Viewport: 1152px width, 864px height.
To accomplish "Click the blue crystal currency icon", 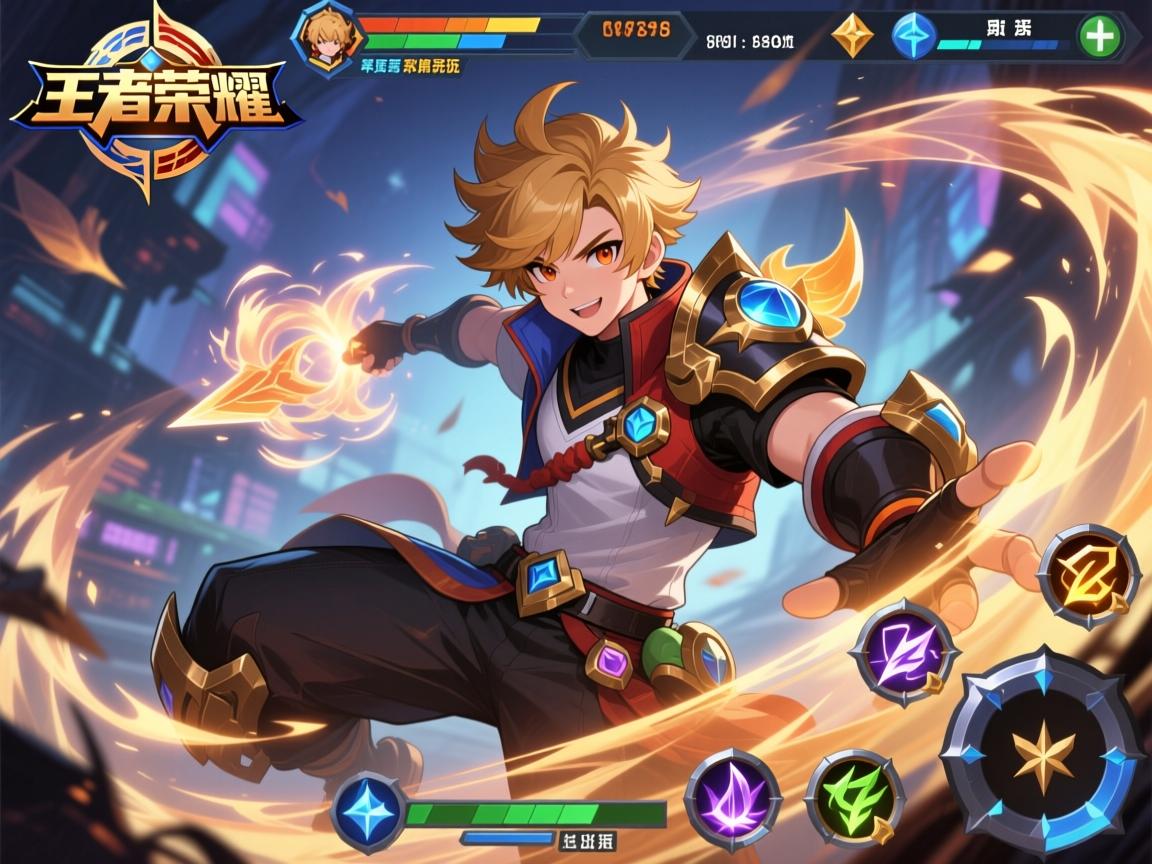I will tap(913, 35).
